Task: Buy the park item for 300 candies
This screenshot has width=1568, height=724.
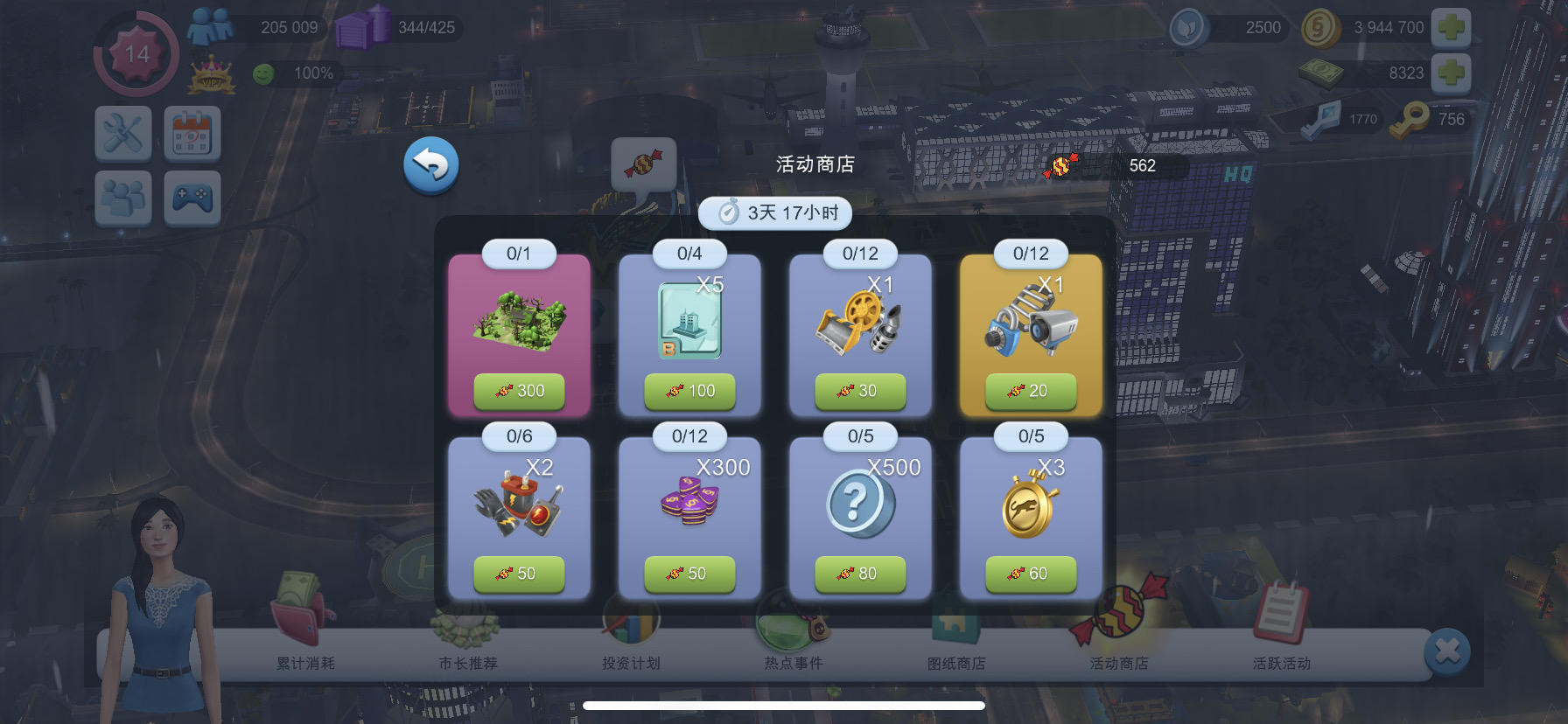Action: pyautogui.click(x=520, y=392)
